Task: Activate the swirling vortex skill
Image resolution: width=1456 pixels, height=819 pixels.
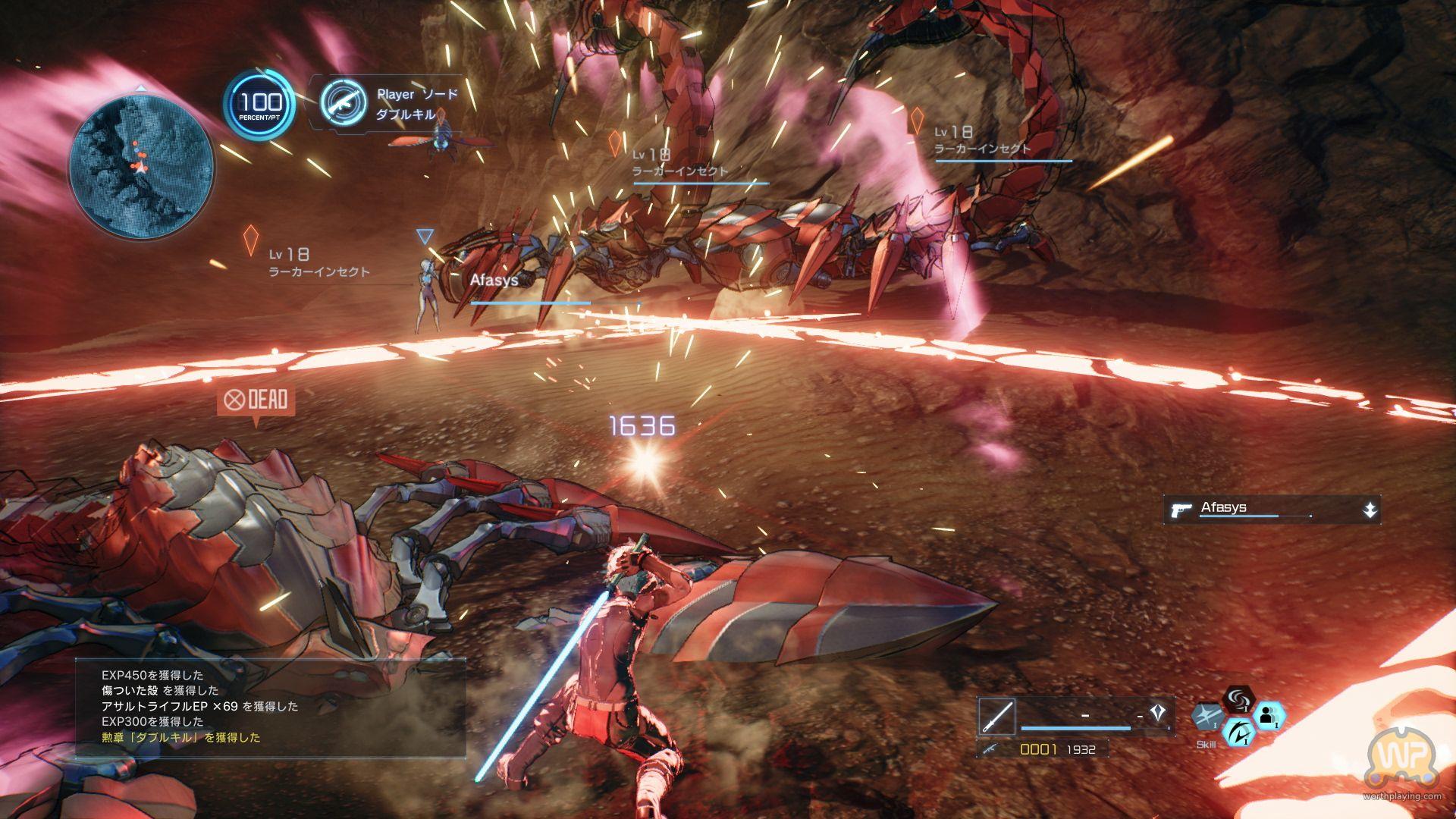Action: coord(1238,698)
